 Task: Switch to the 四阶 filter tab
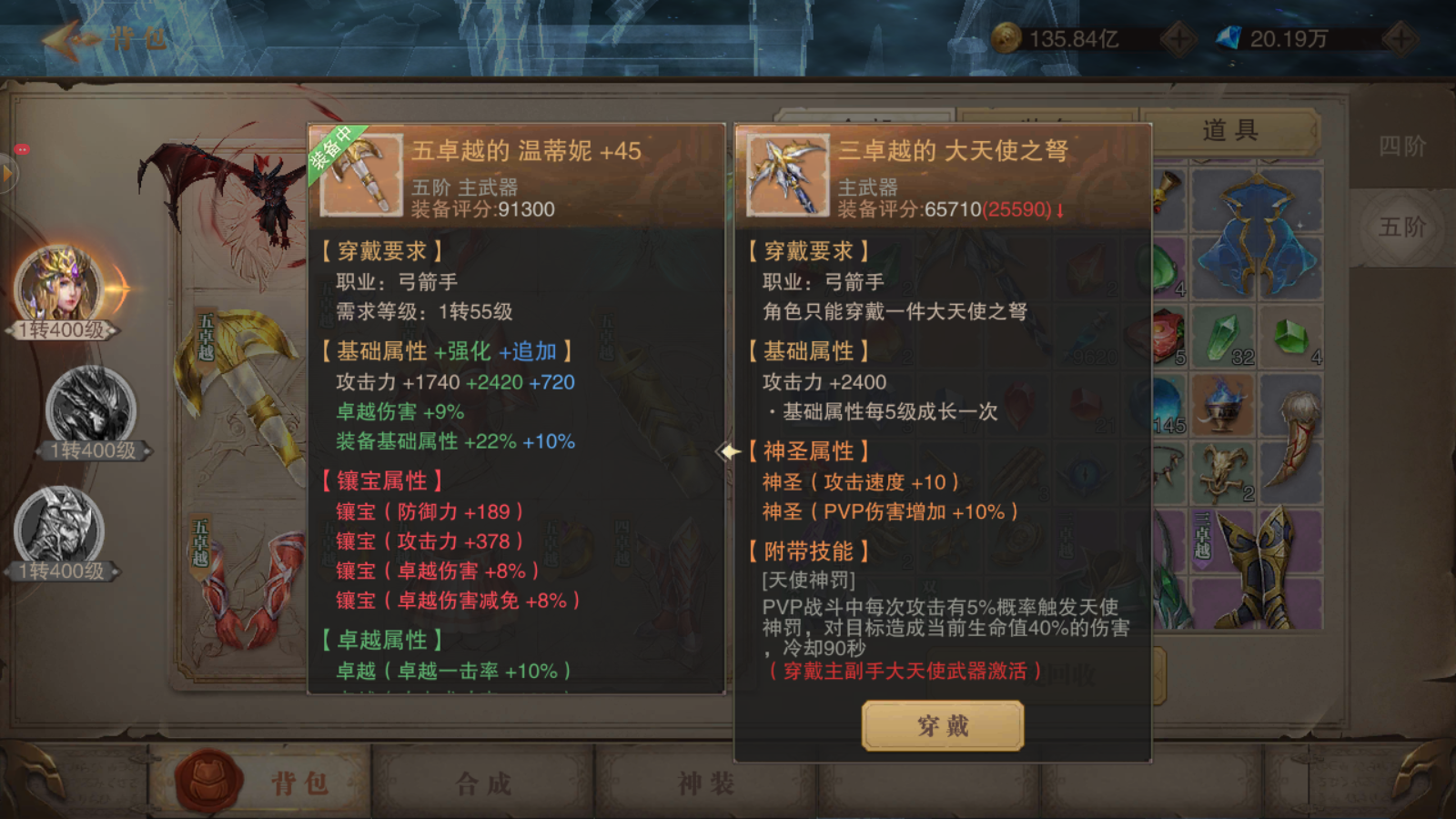1403,146
